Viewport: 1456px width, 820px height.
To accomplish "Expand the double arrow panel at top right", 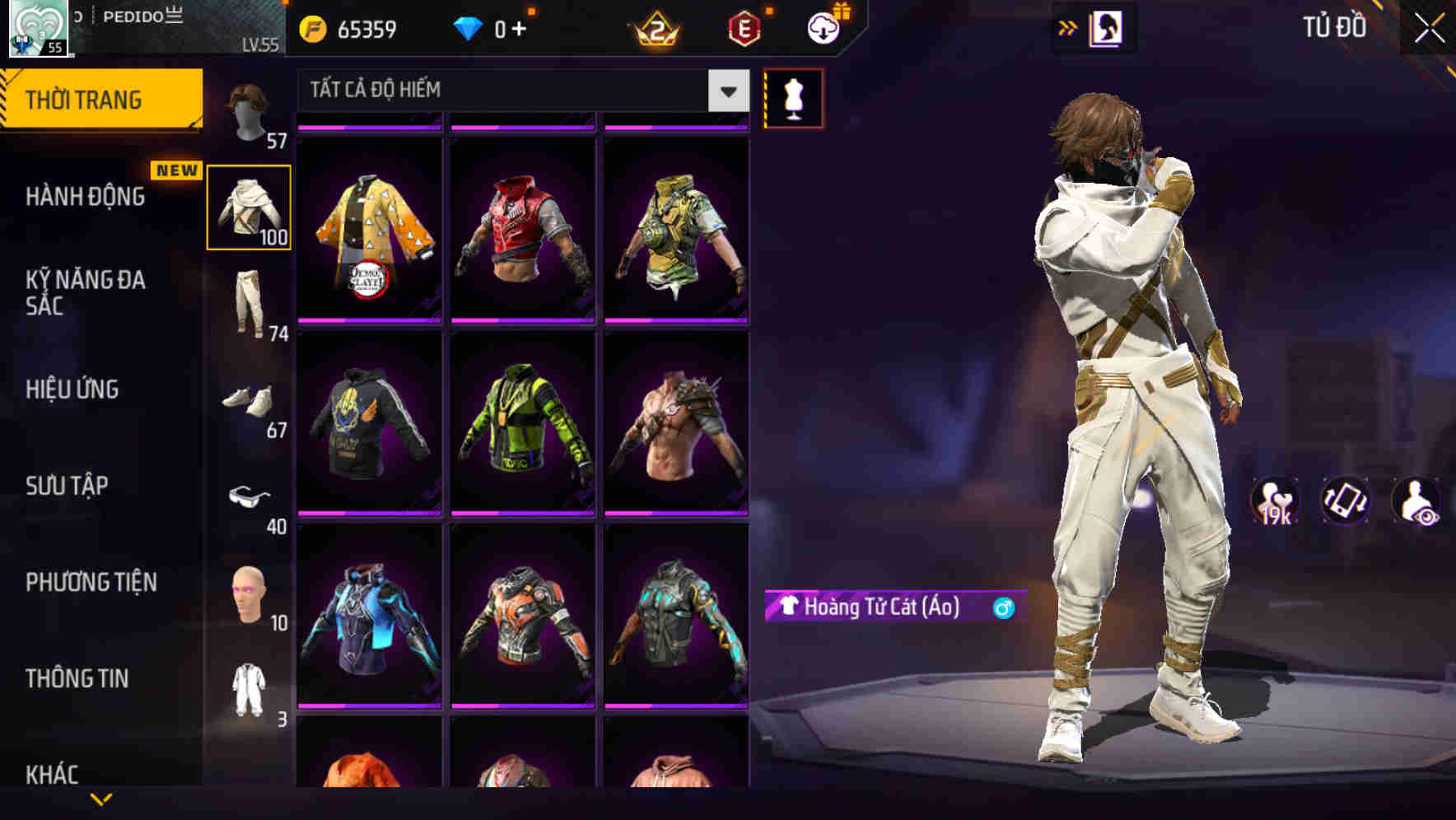I will 1068,27.
